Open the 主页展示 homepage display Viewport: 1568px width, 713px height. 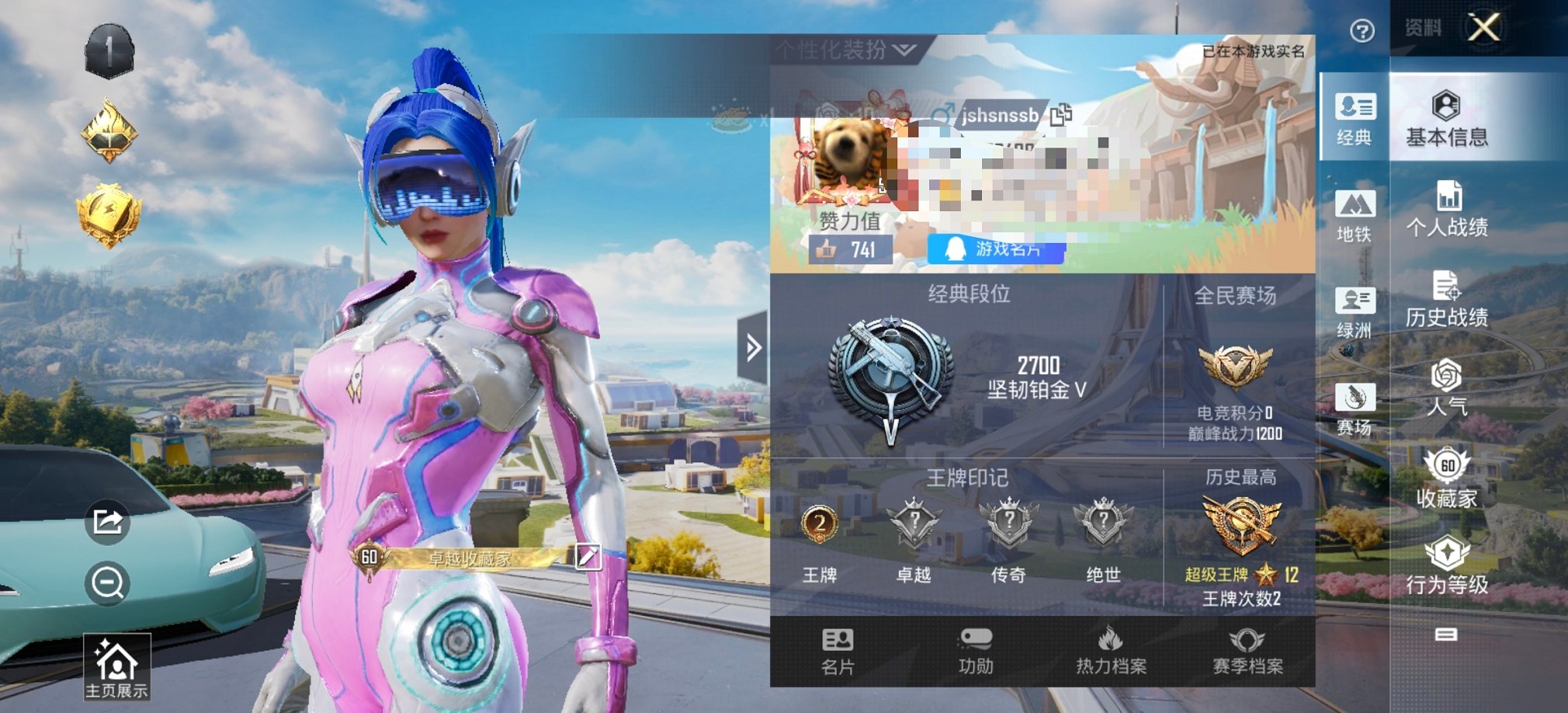[x=116, y=667]
